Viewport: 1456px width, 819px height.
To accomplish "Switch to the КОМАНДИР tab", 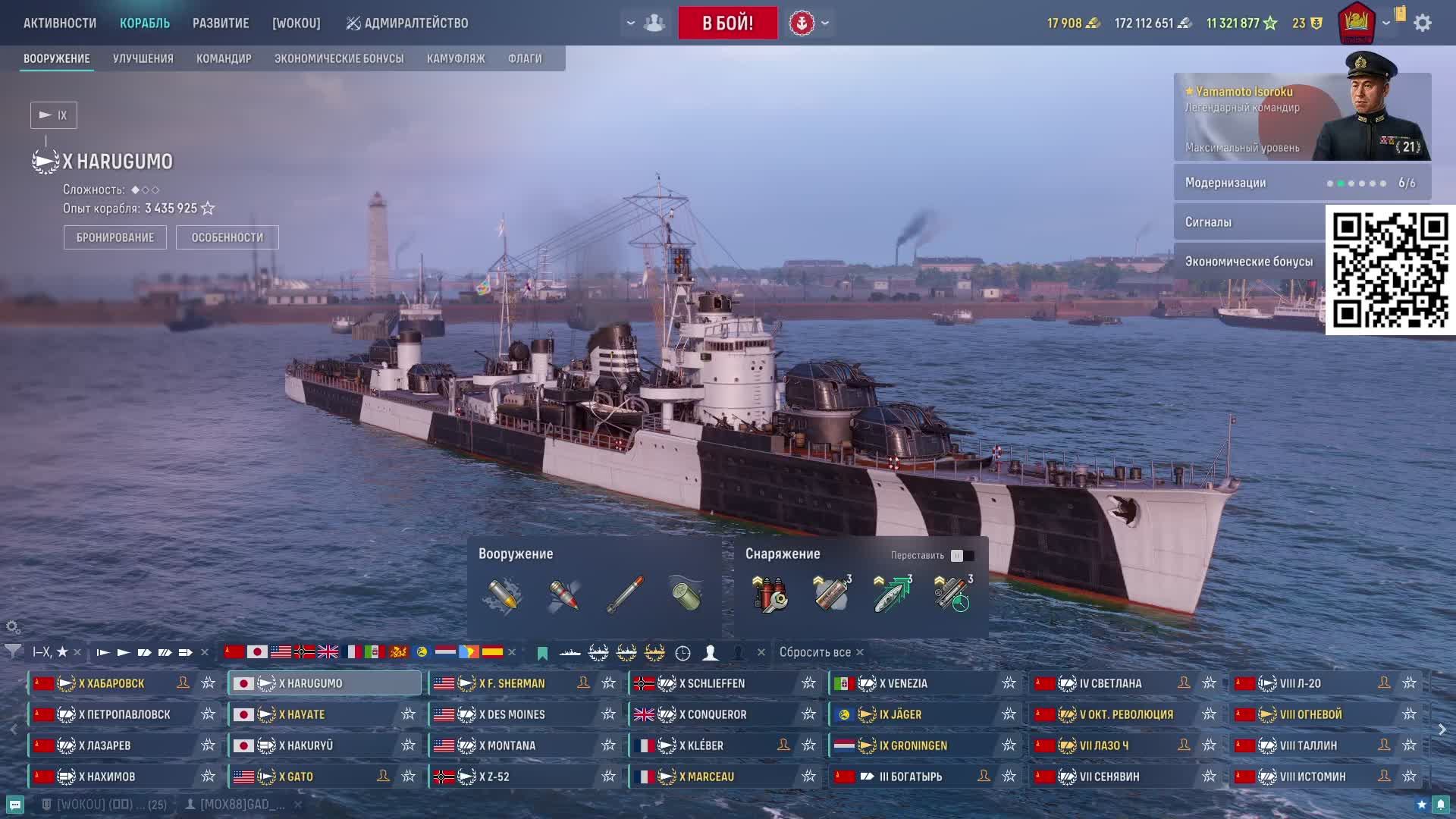I will (224, 58).
